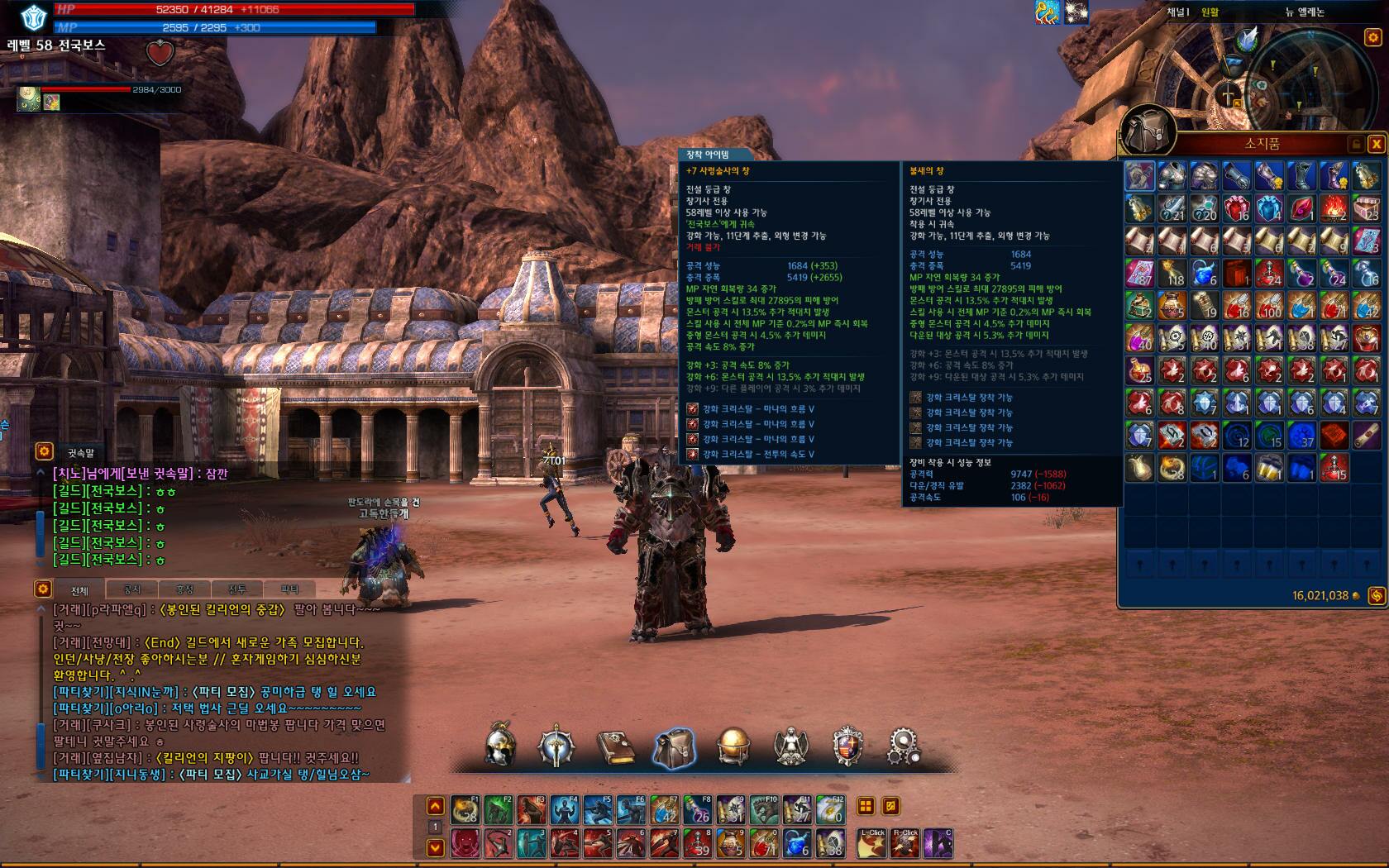This screenshot has width=1389, height=868.
Task: Select the 전체 chat tab
Action: click(79, 590)
